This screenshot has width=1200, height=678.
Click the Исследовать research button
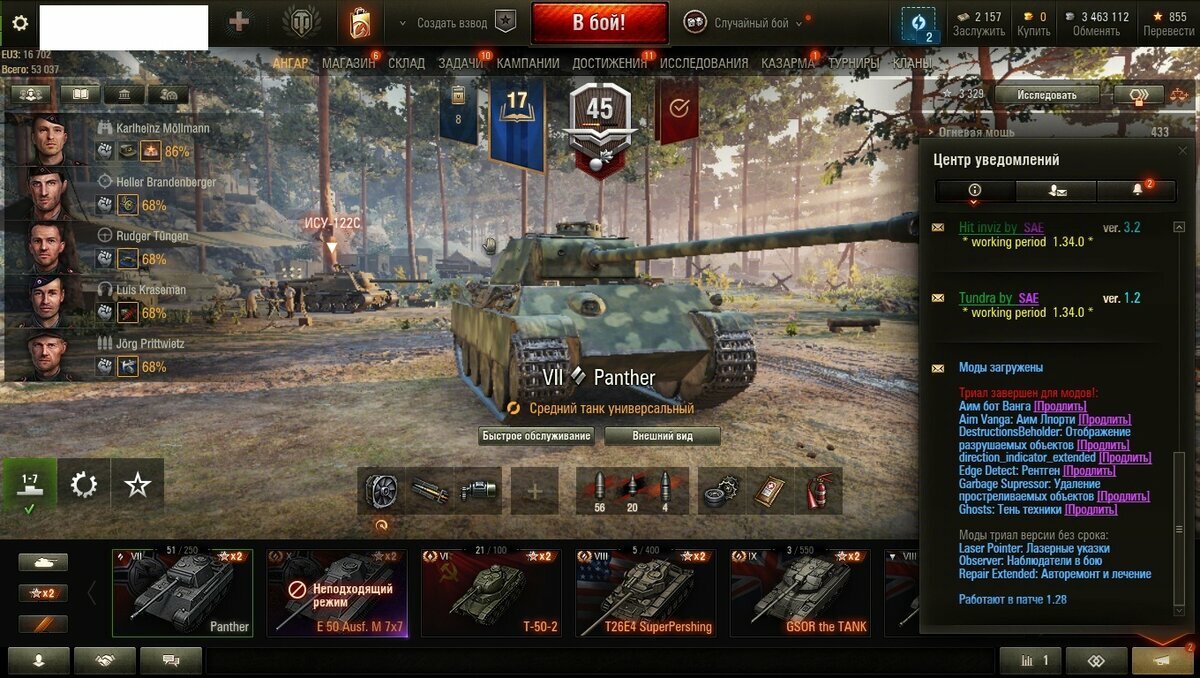pos(1047,95)
